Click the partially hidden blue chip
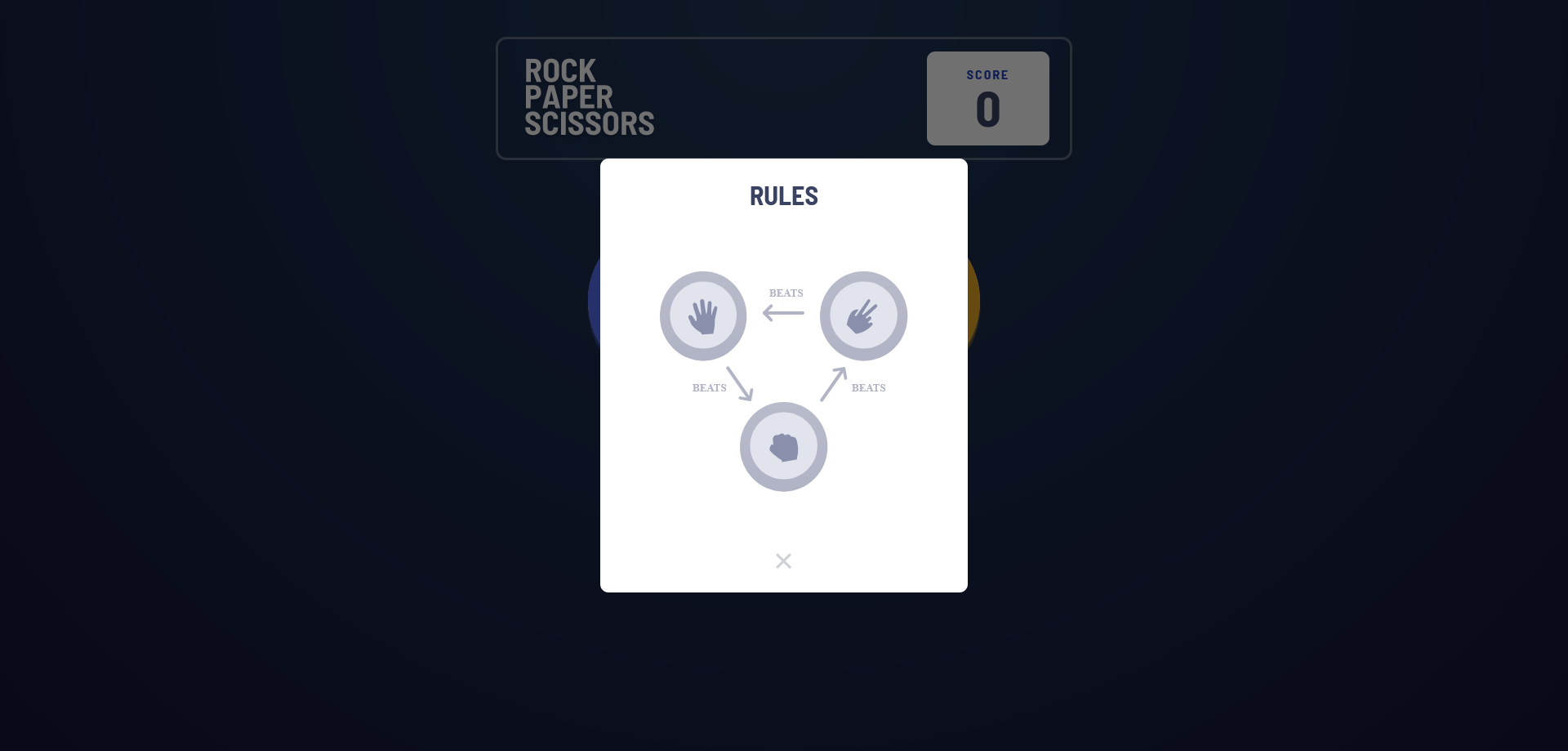This screenshot has width=1568, height=751. click(594, 302)
